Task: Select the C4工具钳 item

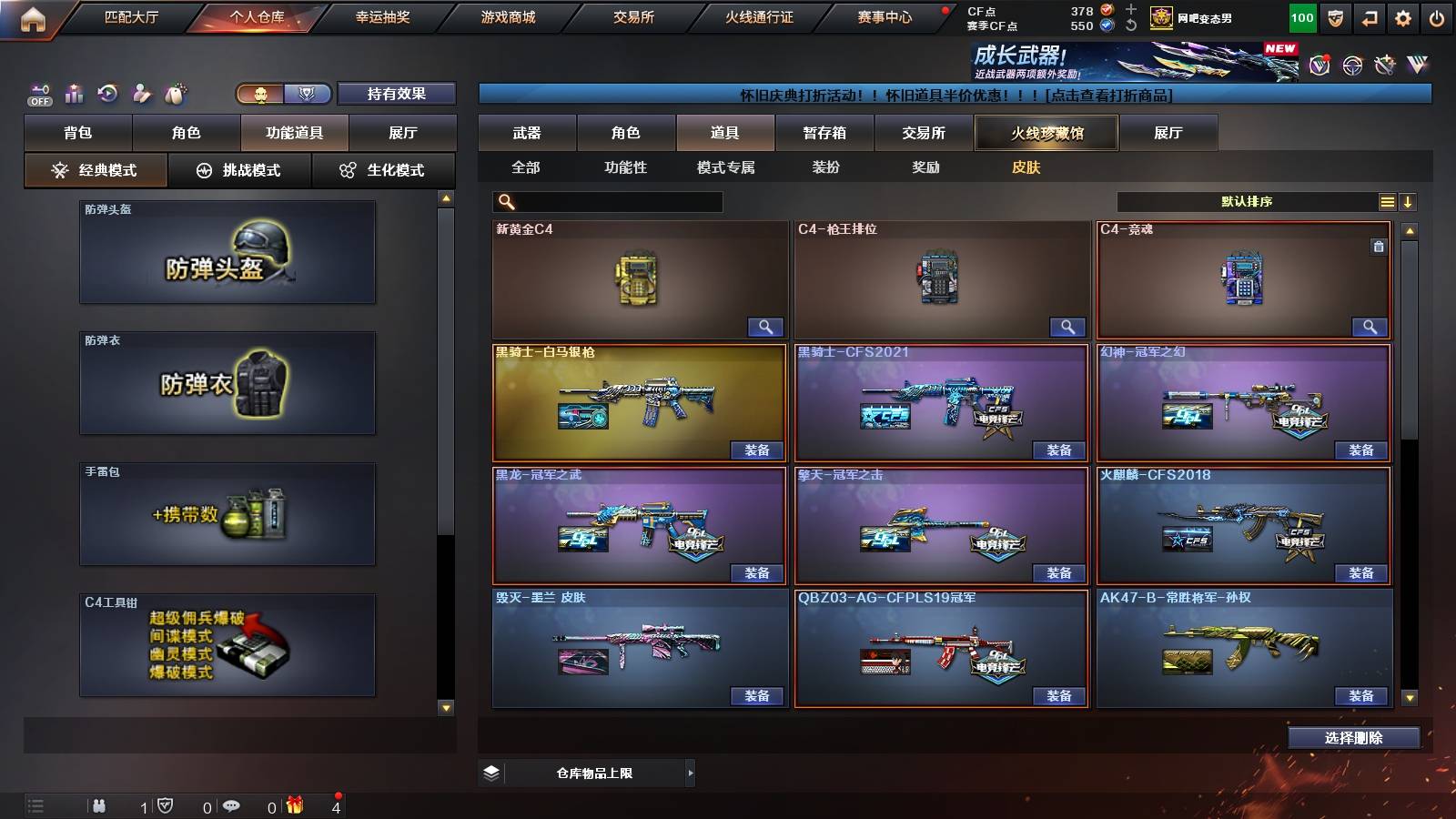Action: pos(227,645)
